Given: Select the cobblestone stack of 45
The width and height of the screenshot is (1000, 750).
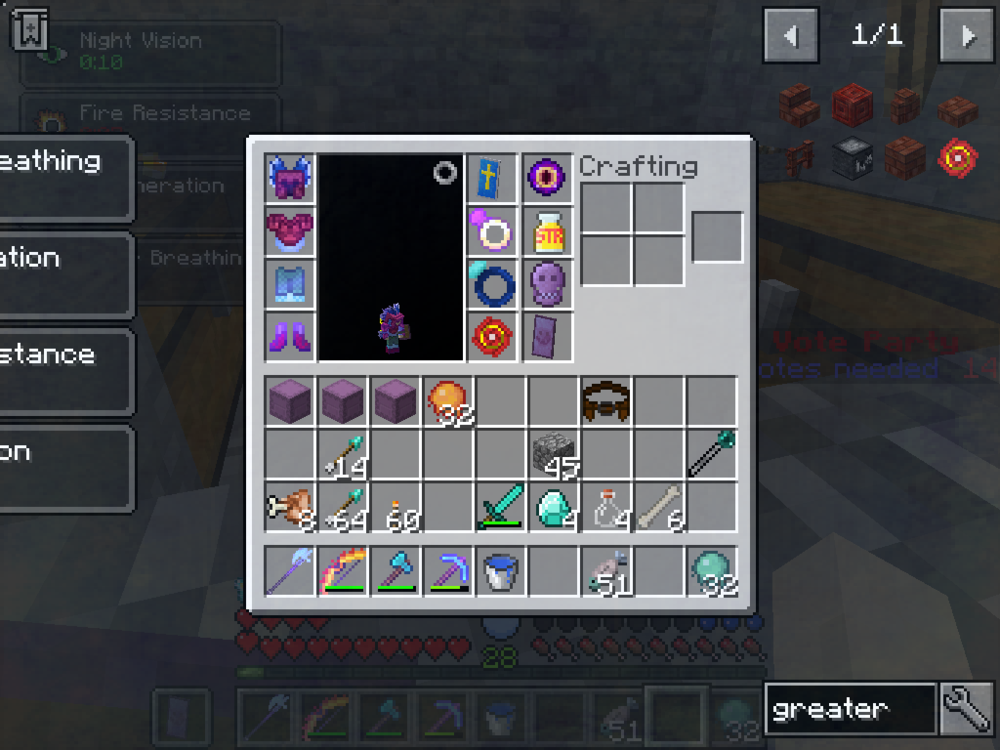Looking at the screenshot, I should 553,456.
